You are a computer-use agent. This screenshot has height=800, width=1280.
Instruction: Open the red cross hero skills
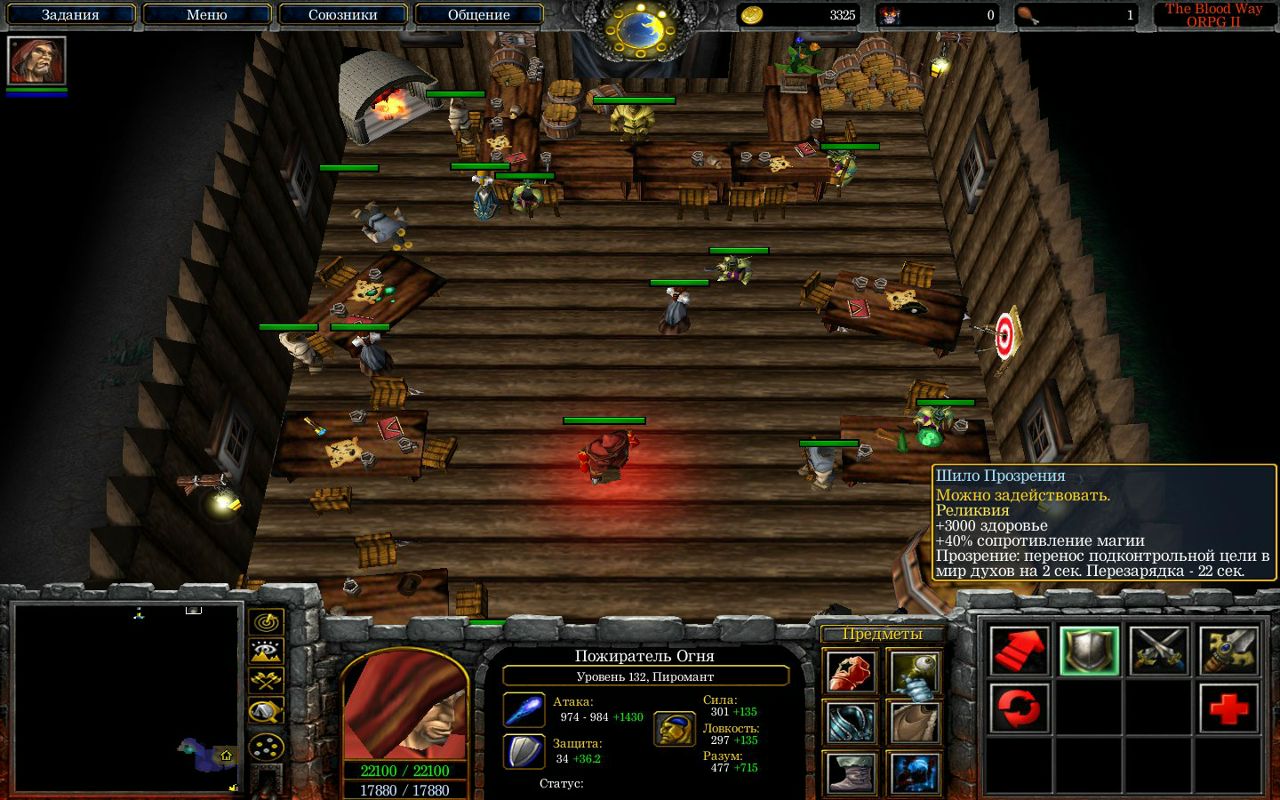pos(1229,709)
